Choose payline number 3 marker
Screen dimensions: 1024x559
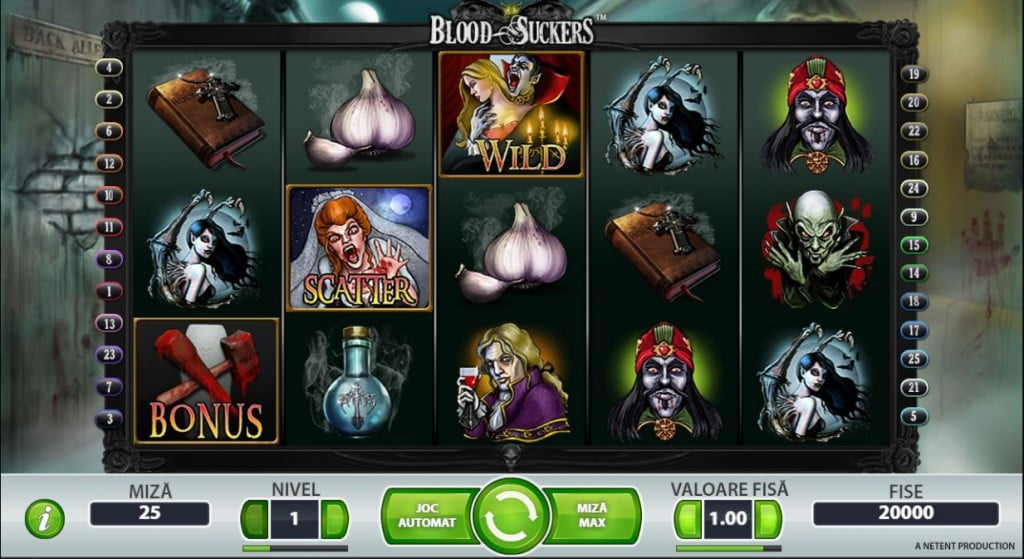(x=109, y=418)
